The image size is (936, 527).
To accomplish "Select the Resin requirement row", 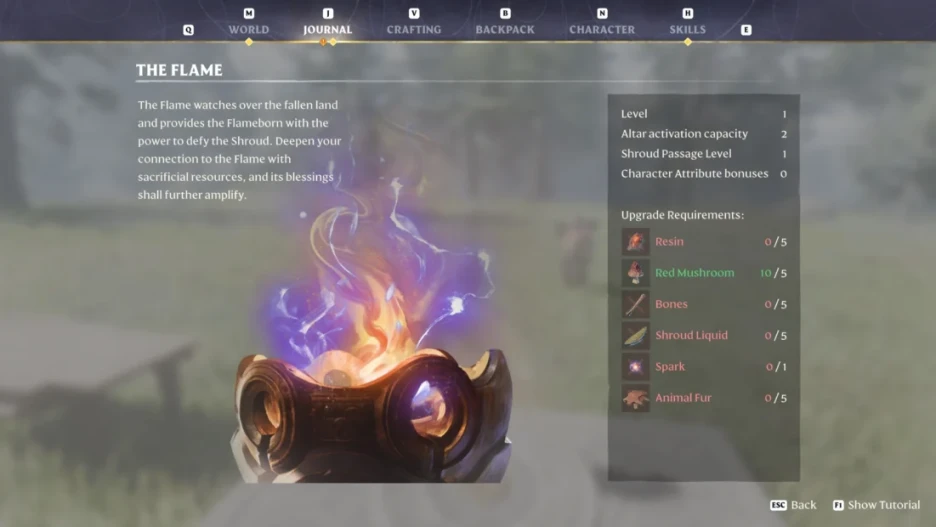I will pyautogui.click(x=704, y=242).
